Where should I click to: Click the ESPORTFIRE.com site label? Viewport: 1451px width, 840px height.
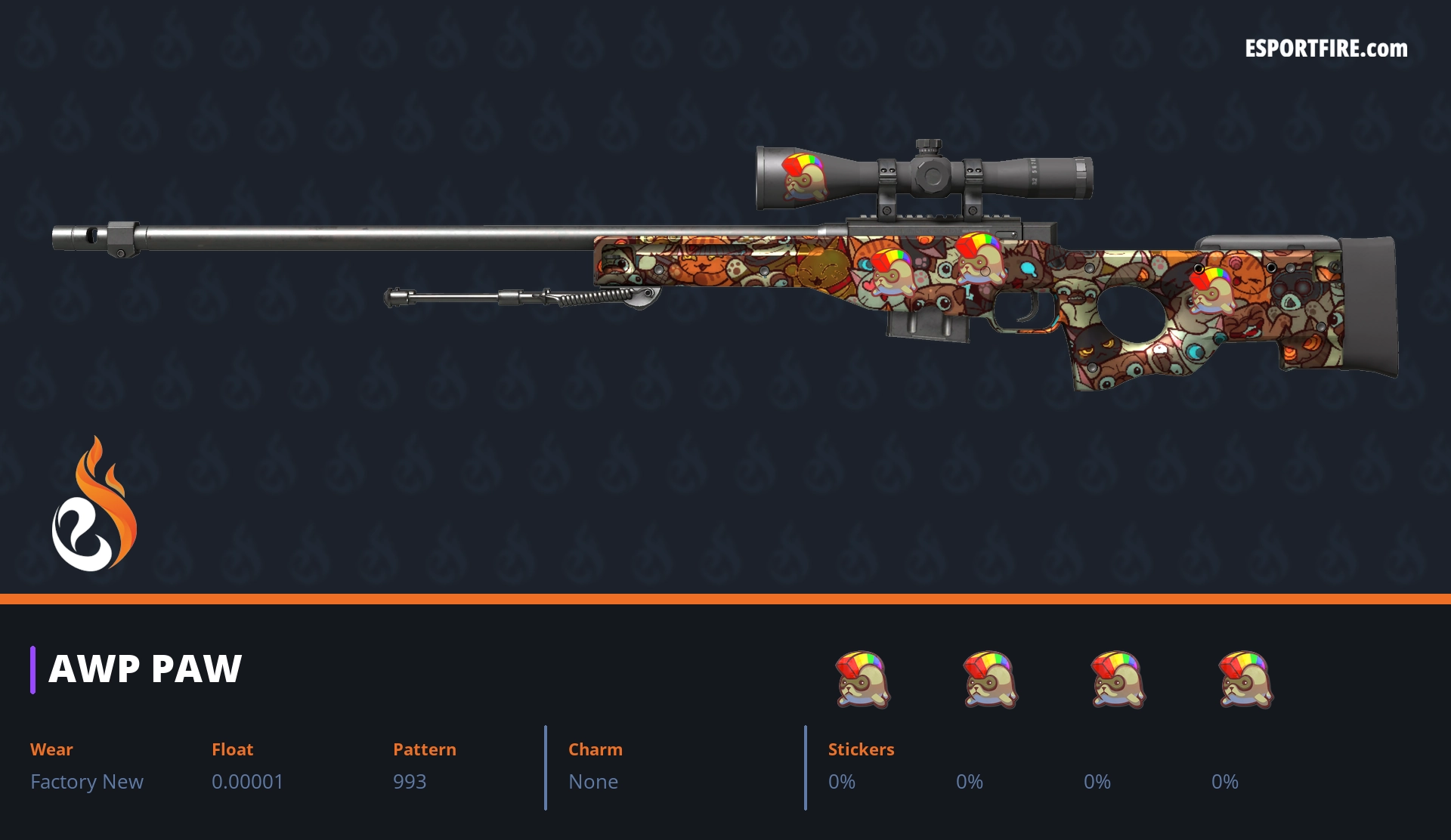(x=1326, y=49)
